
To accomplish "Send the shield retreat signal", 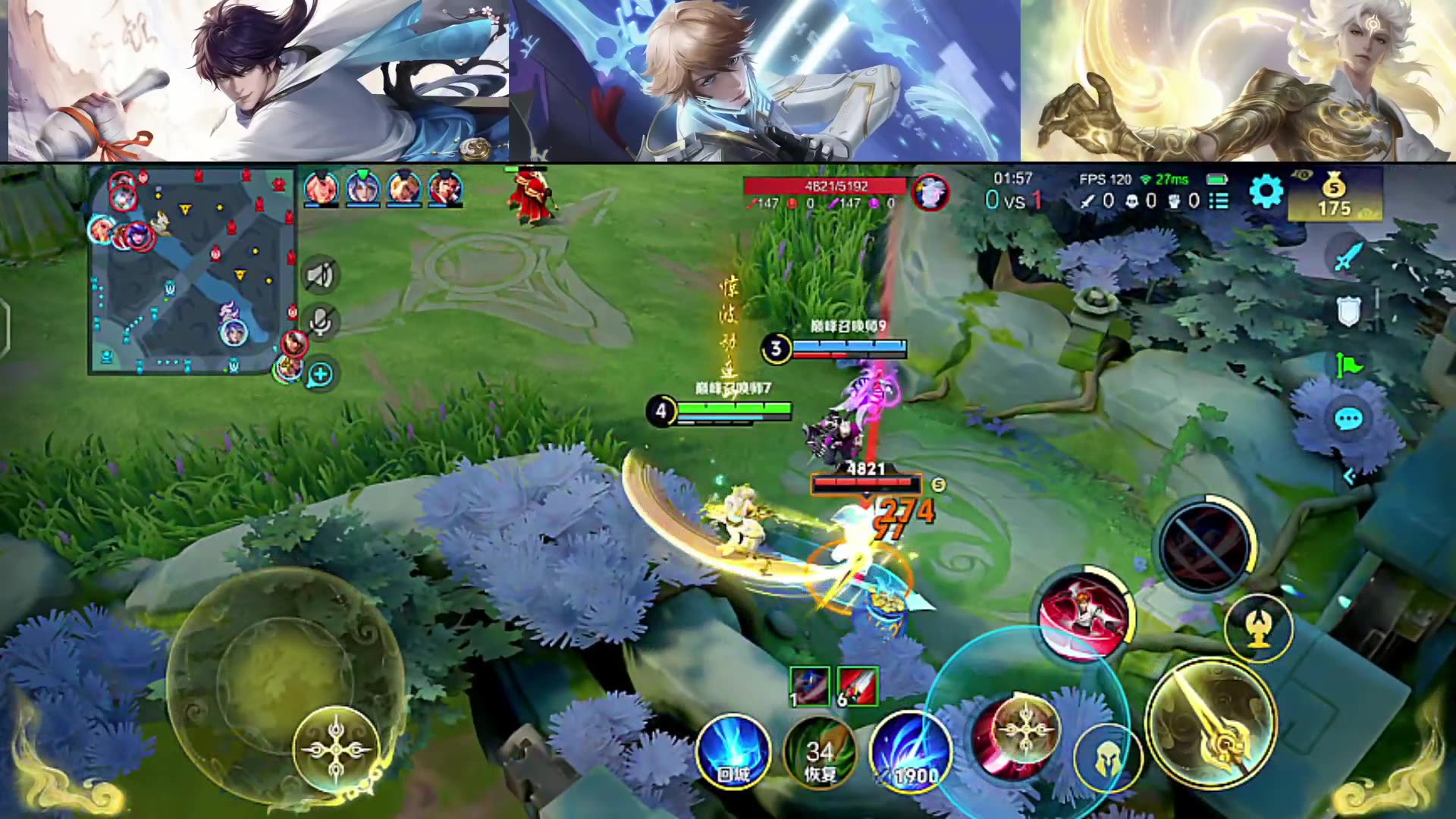I will coord(1348,311).
